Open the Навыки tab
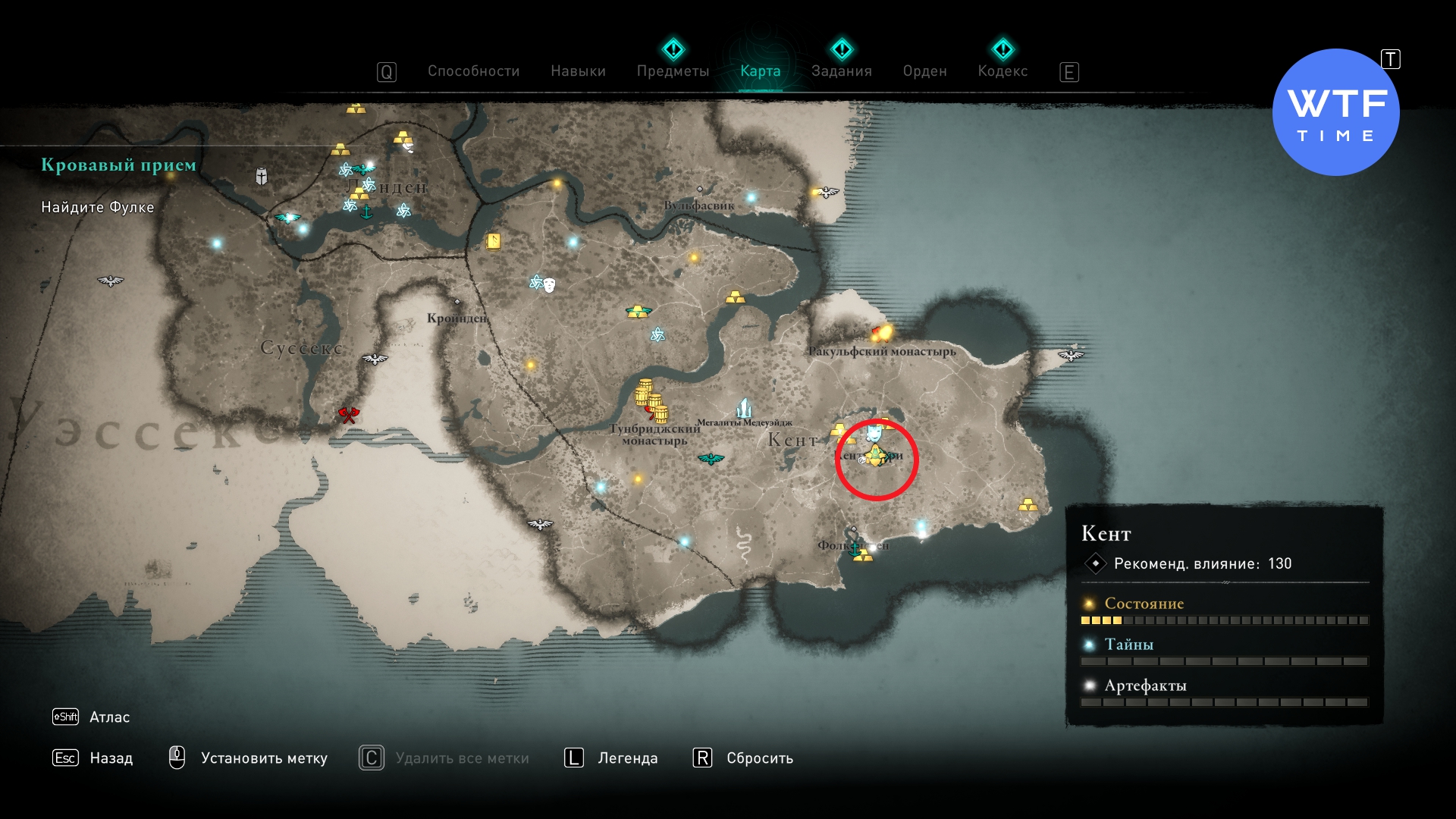Image resolution: width=1456 pixels, height=819 pixels. [x=578, y=71]
